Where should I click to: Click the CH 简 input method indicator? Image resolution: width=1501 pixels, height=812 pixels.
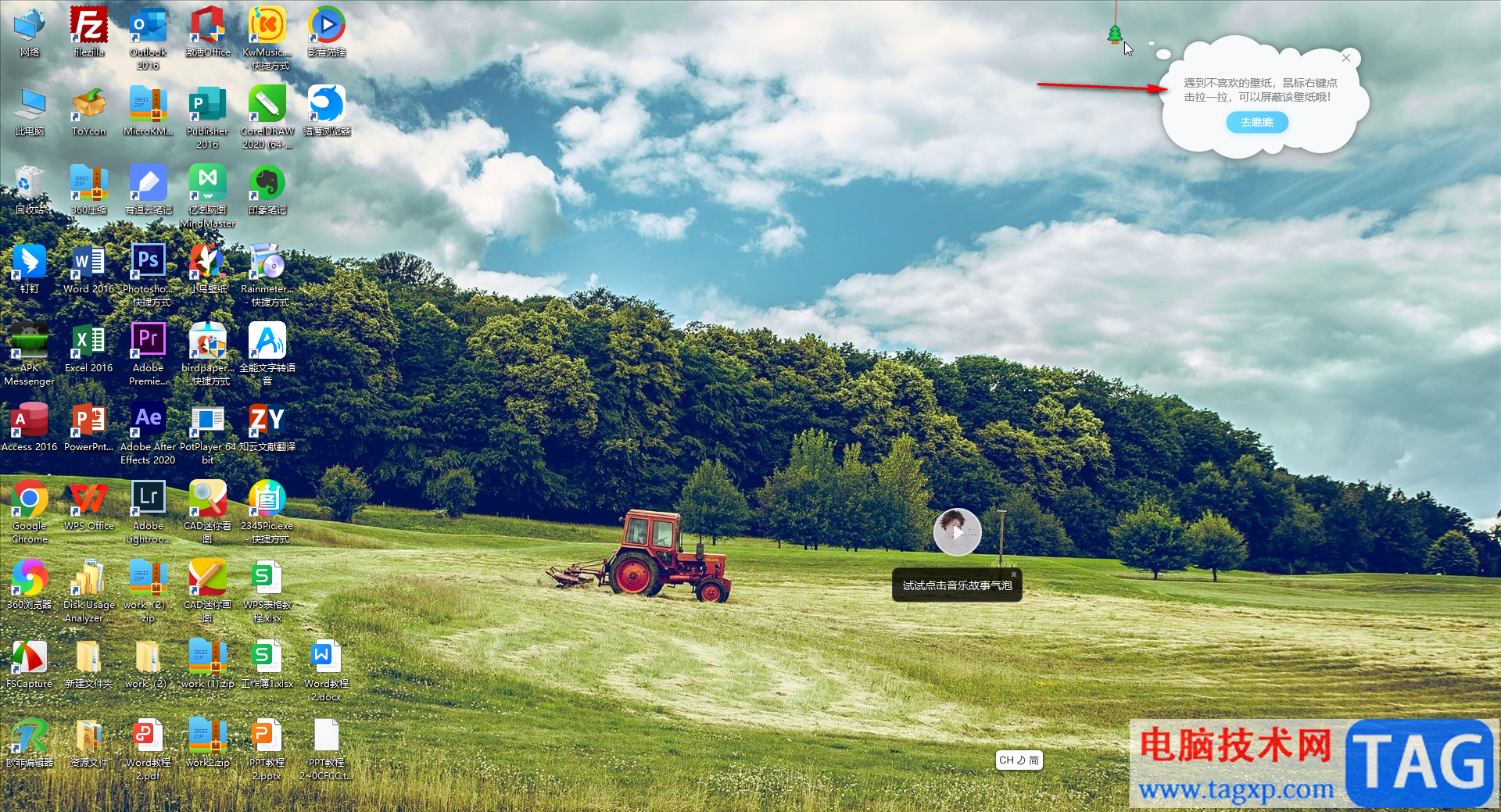coord(1019,760)
